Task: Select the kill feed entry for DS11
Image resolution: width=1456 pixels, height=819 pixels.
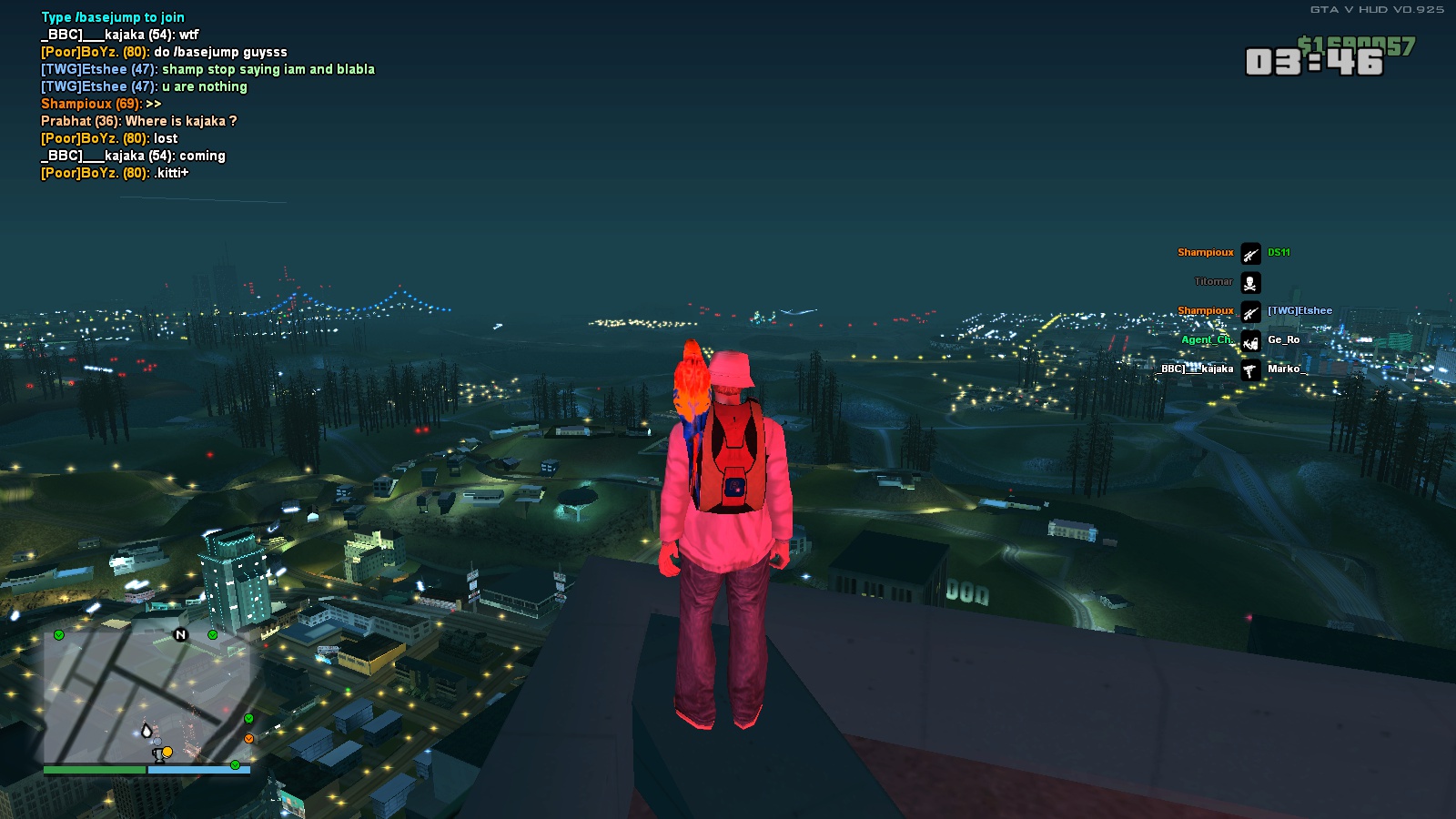Action: (1279, 253)
